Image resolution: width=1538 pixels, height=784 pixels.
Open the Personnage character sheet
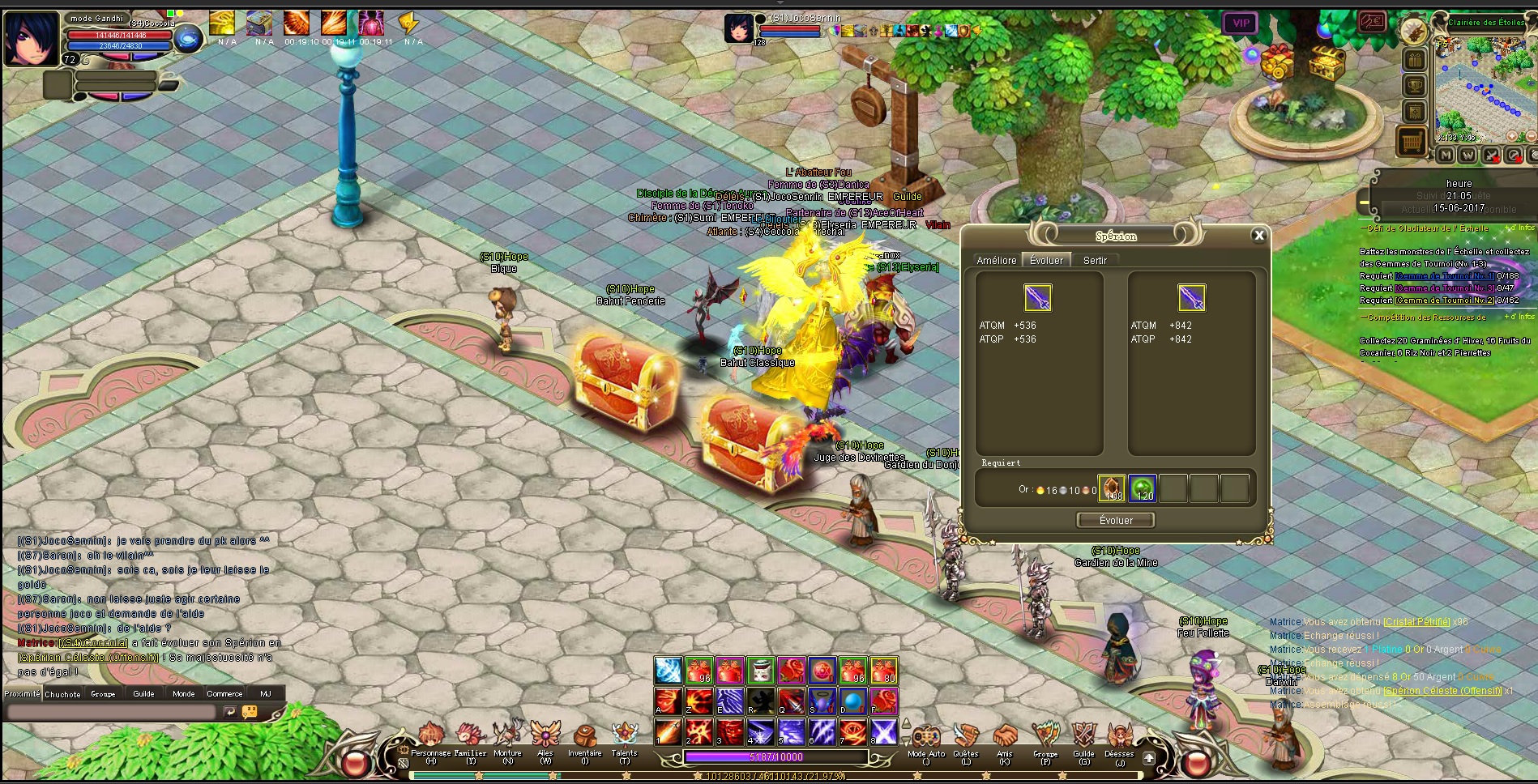click(x=431, y=737)
